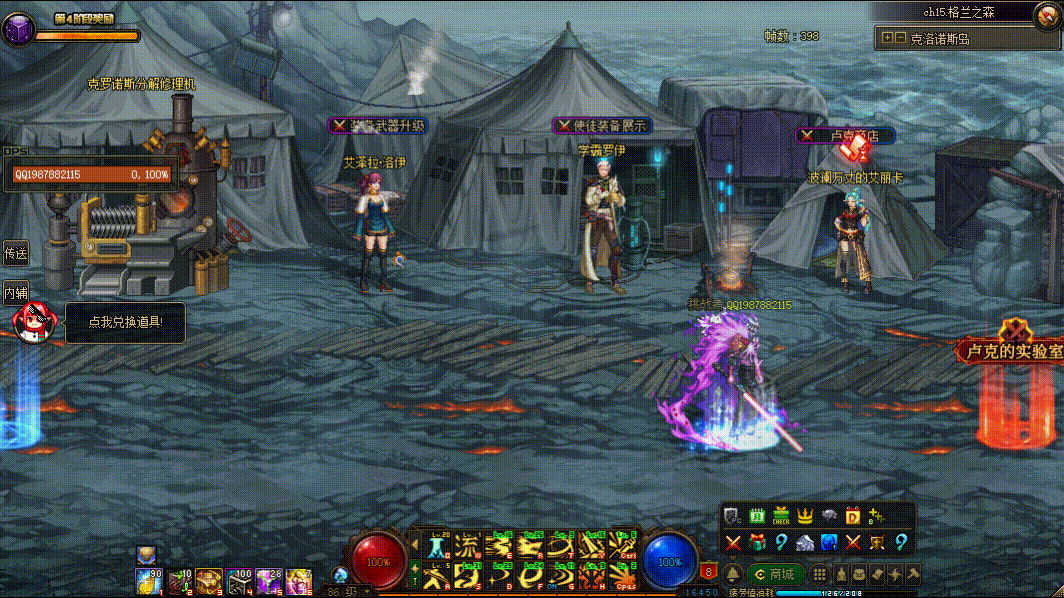Click the 传送 teleport button
The height and width of the screenshot is (598, 1064).
tap(15, 254)
